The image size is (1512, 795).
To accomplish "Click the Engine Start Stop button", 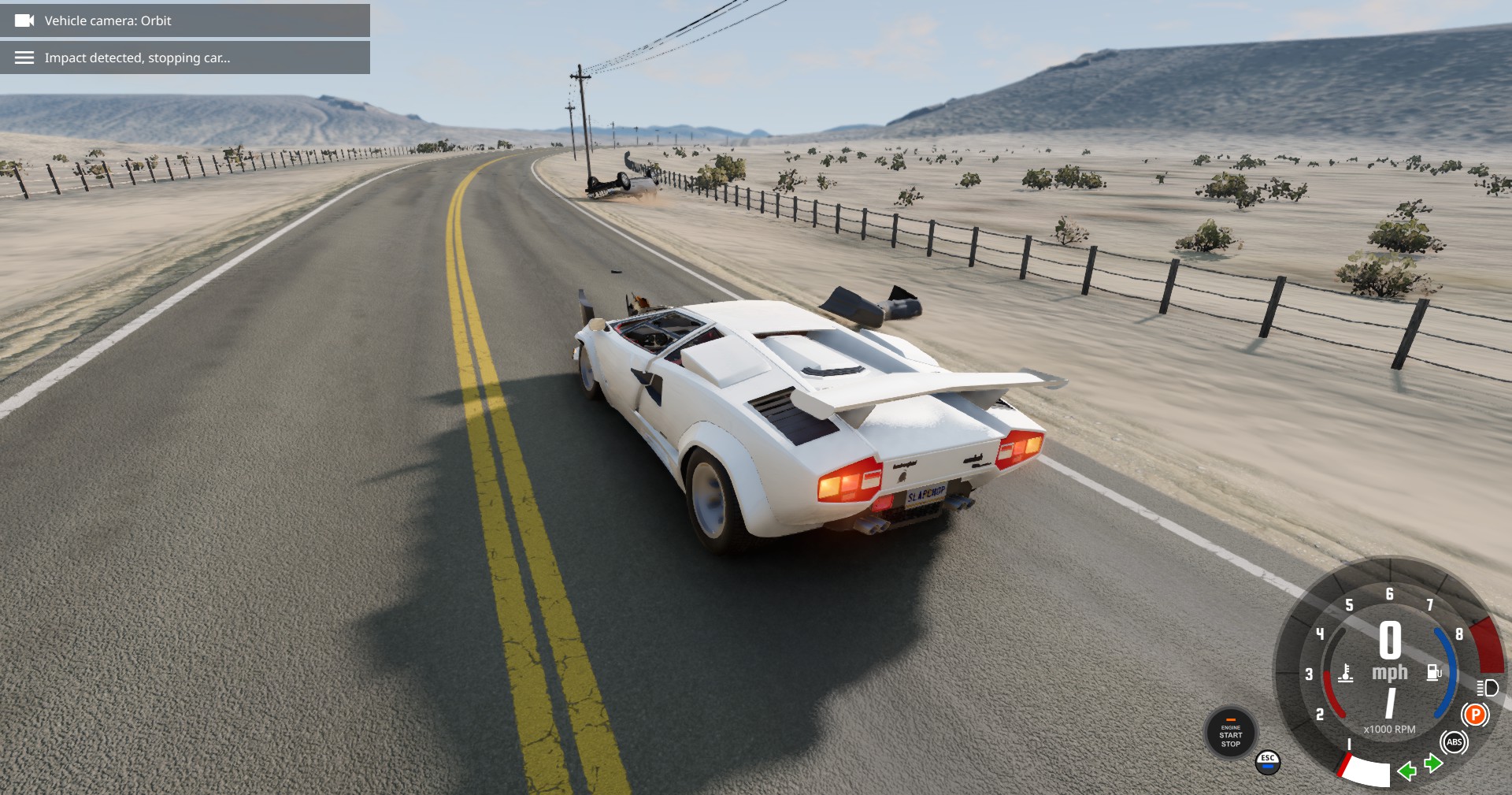I will [1230, 734].
